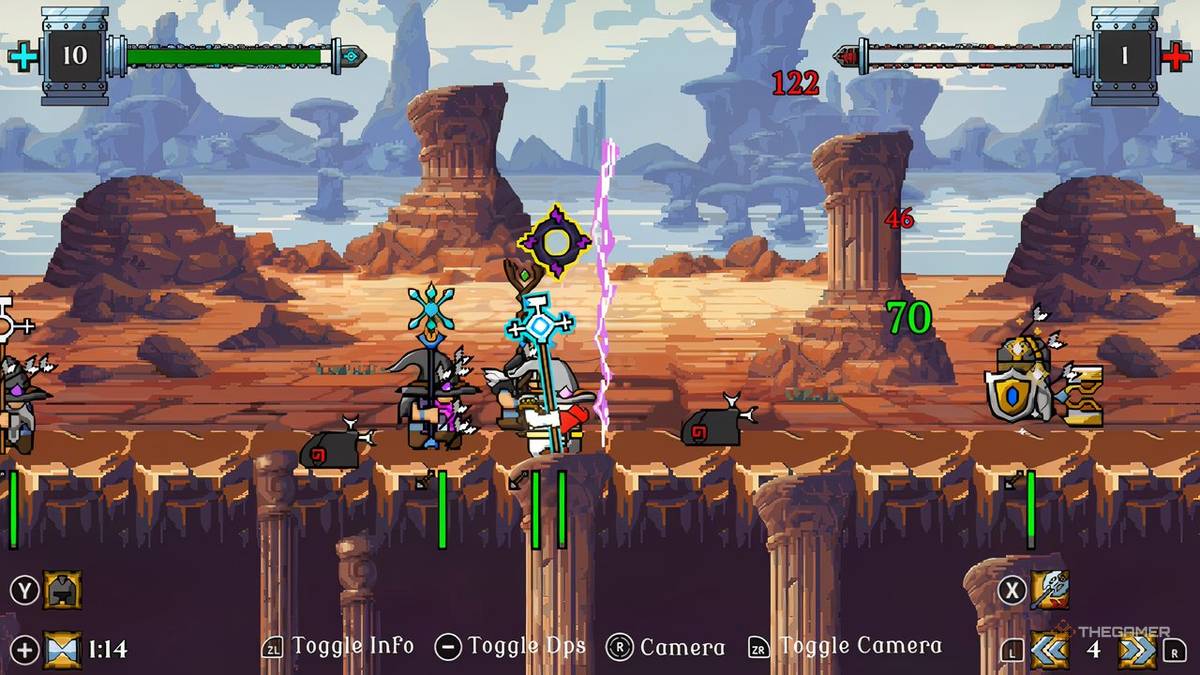1200x675 pixels.
Task: Select the helmet icon in the gold frame
Action: [x=62, y=590]
